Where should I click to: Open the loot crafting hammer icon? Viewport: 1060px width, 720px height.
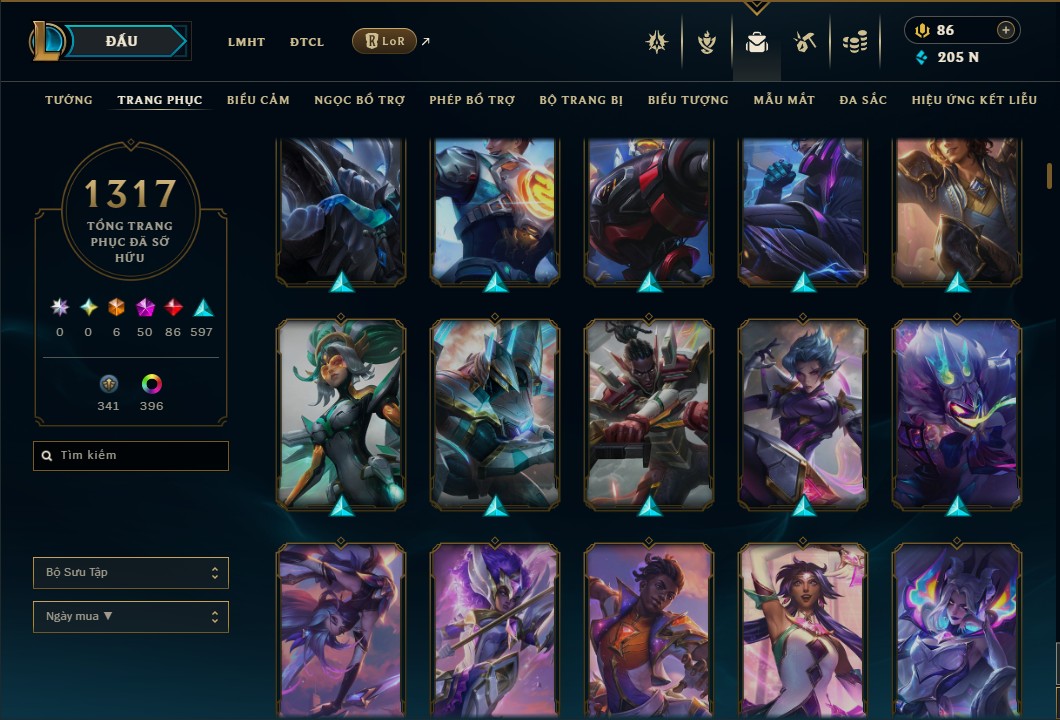click(x=805, y=42)
